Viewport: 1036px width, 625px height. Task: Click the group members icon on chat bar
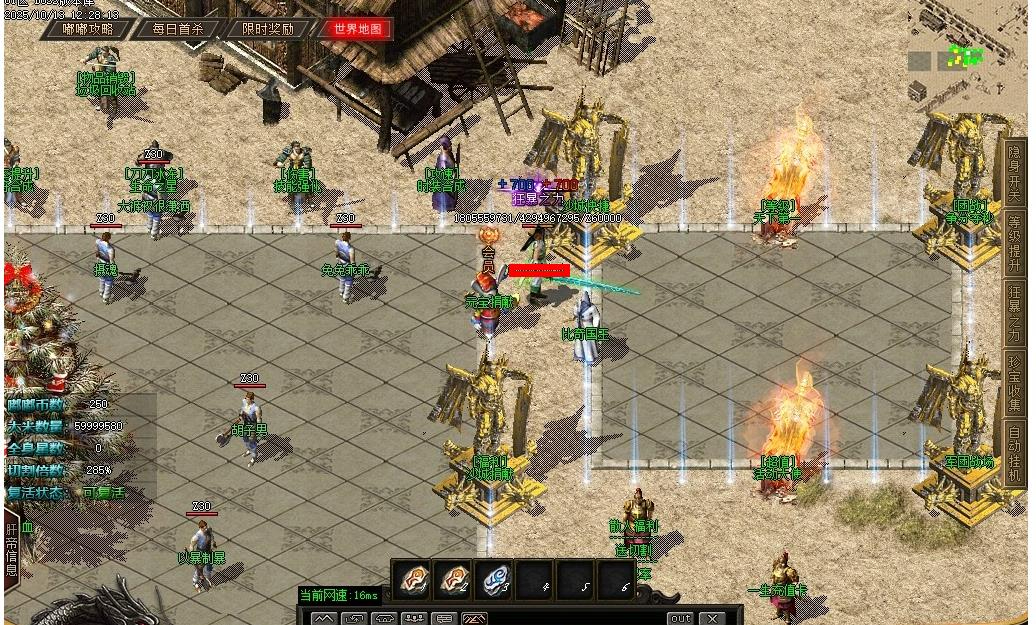pyautogui.click(x=414, y=619)
